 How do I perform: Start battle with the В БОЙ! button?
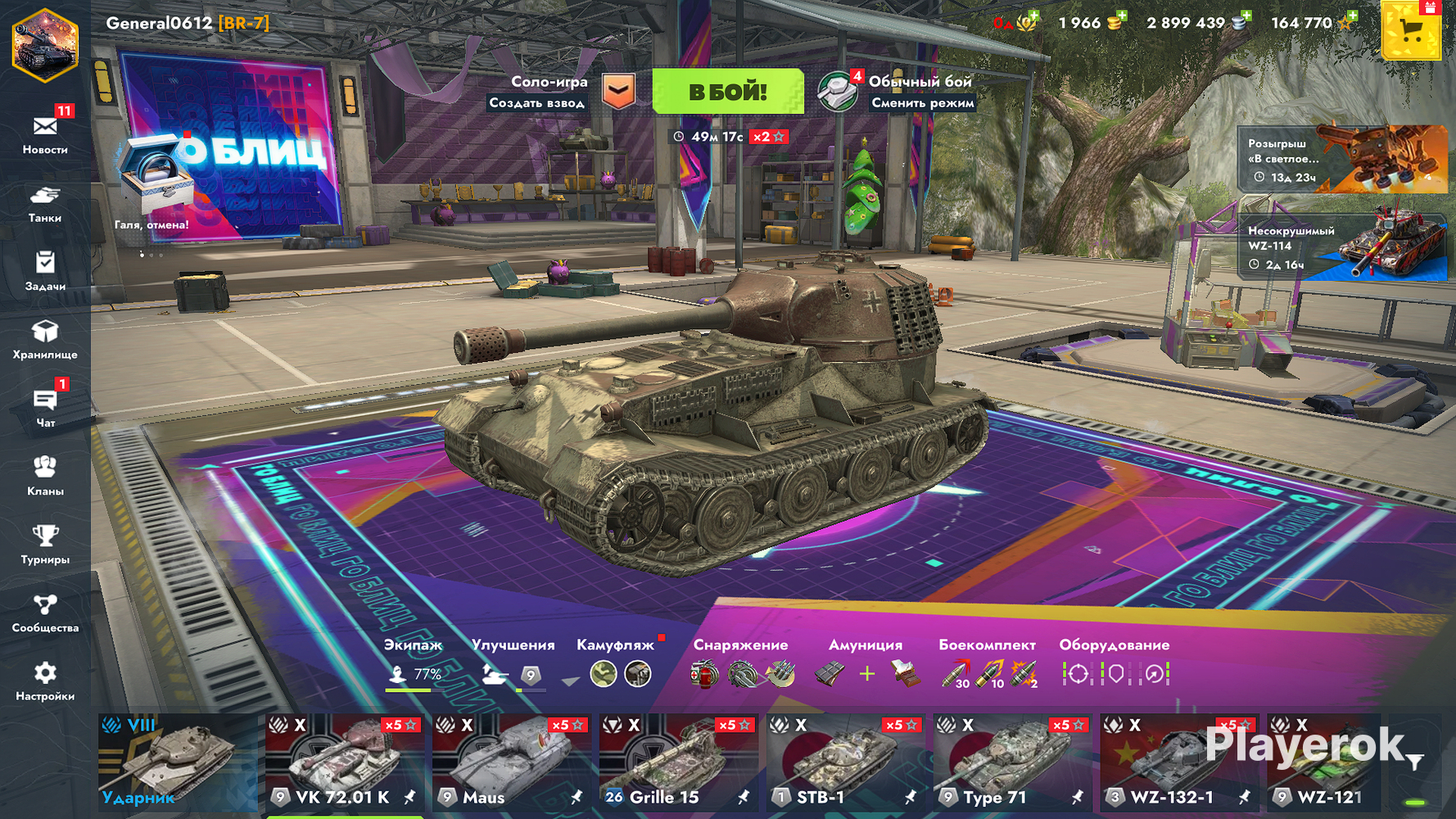tap(727, 91)
